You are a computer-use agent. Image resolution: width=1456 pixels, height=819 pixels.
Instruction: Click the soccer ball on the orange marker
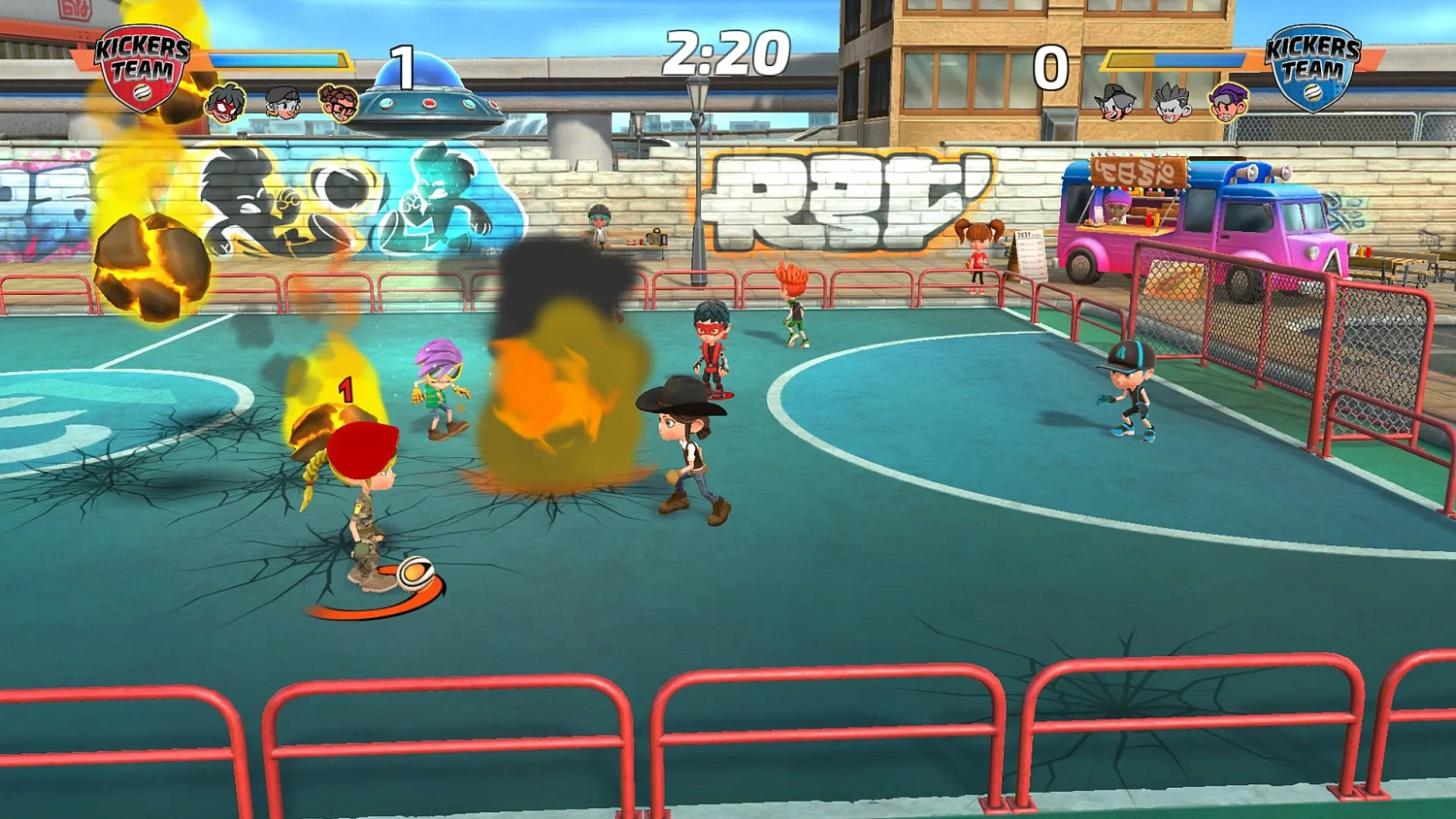416,575
